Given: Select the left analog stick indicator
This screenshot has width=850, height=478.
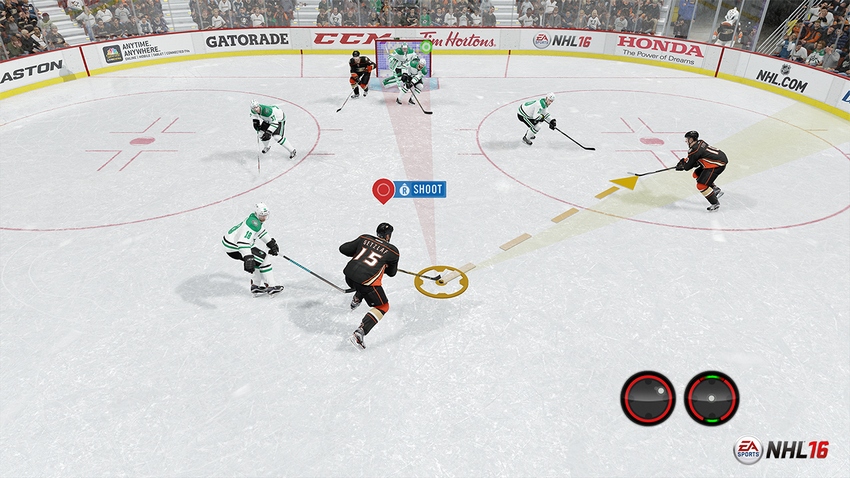Looking at the screenshot, I should pos(647,397).
